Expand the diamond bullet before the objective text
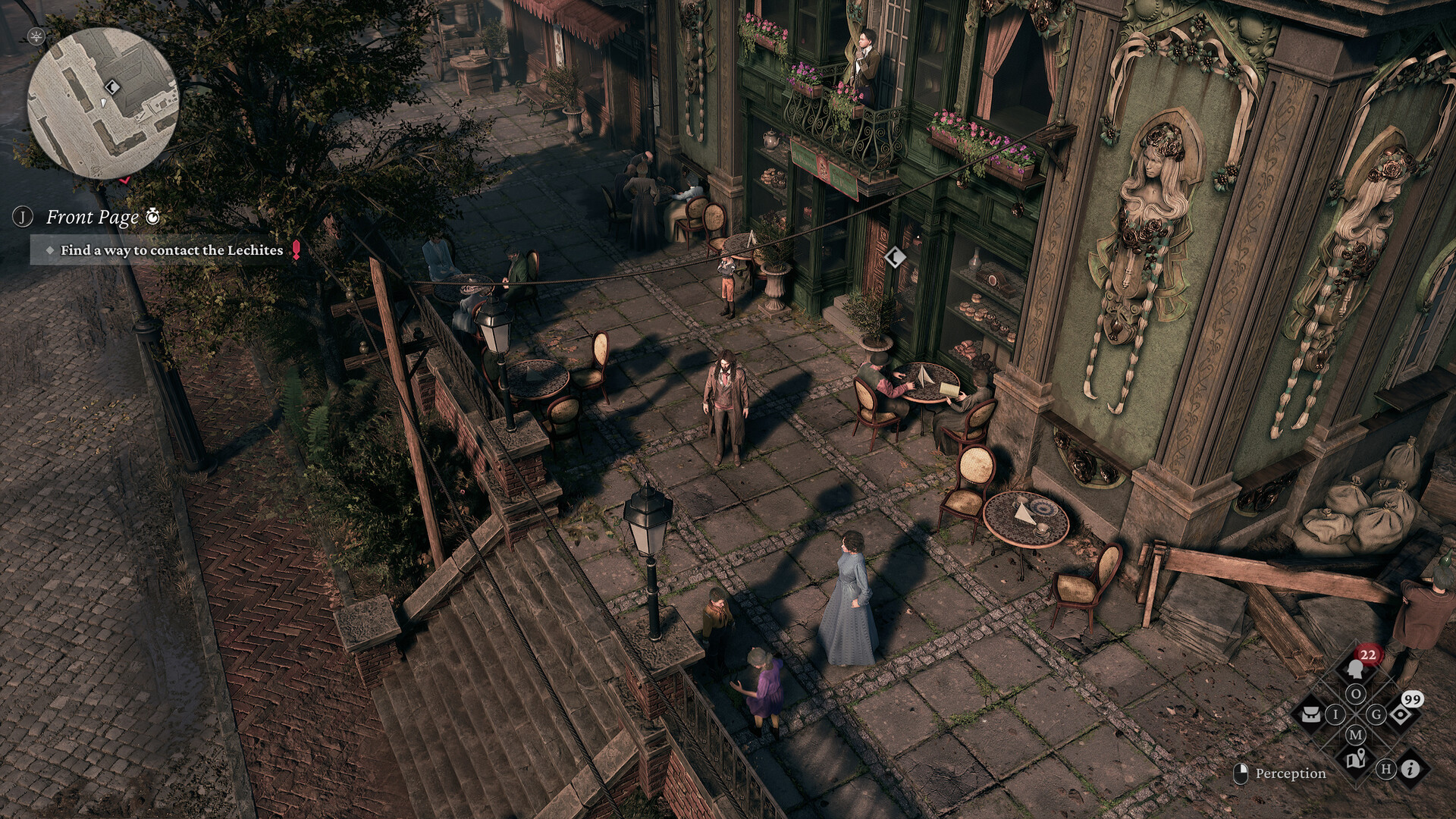Viewport: 1456px width, 819px height. tap(50, 249)
